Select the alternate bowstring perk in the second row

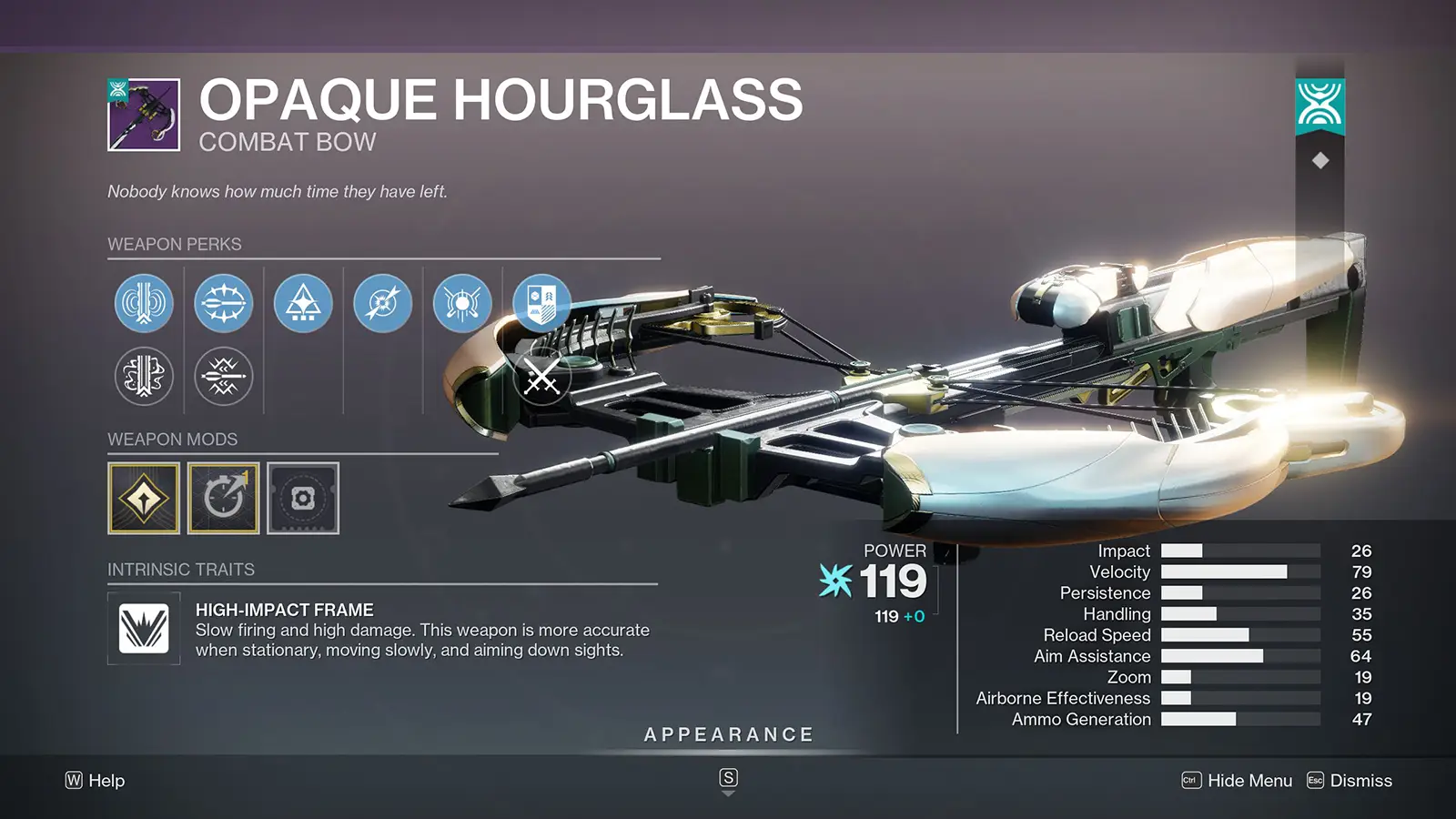(143, 378)
